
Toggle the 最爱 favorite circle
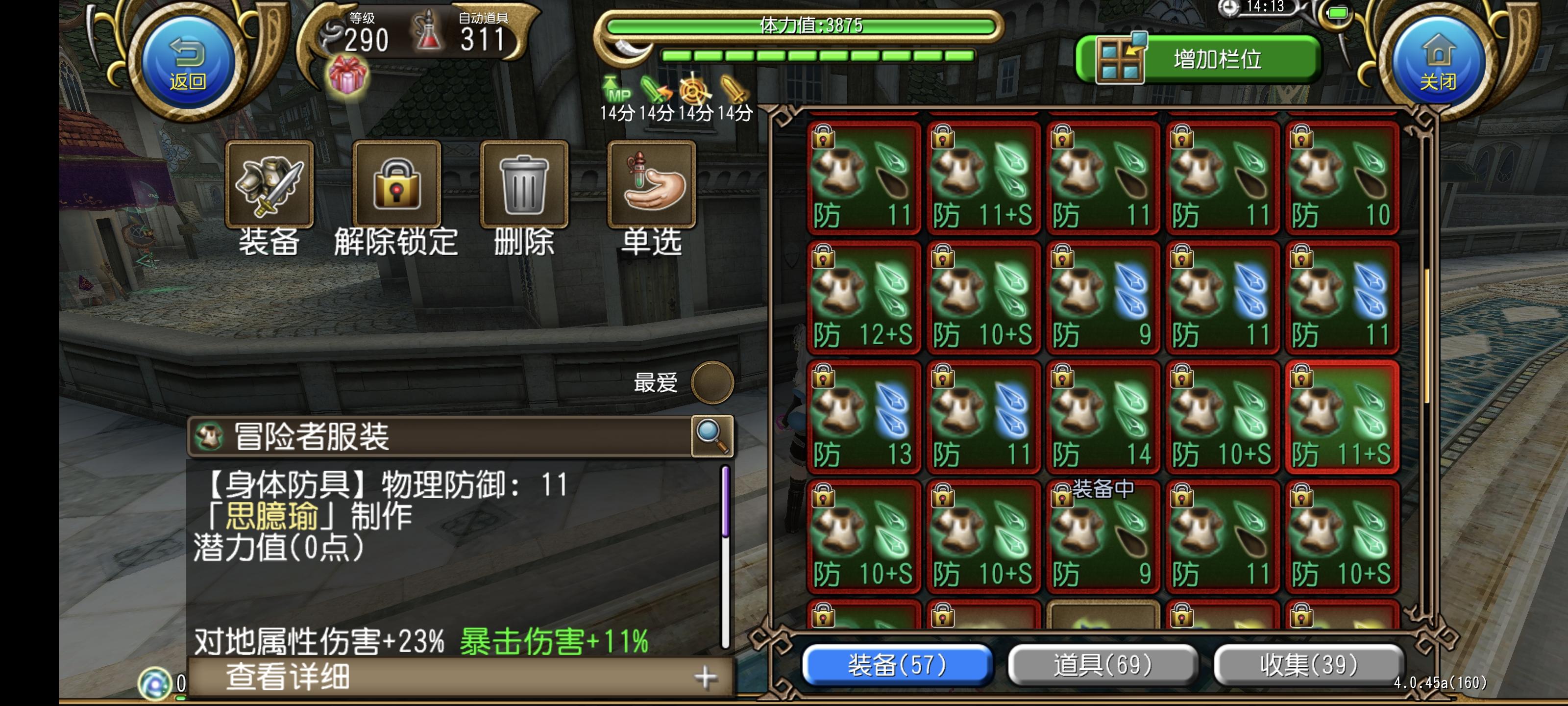[x=712, y=382]
